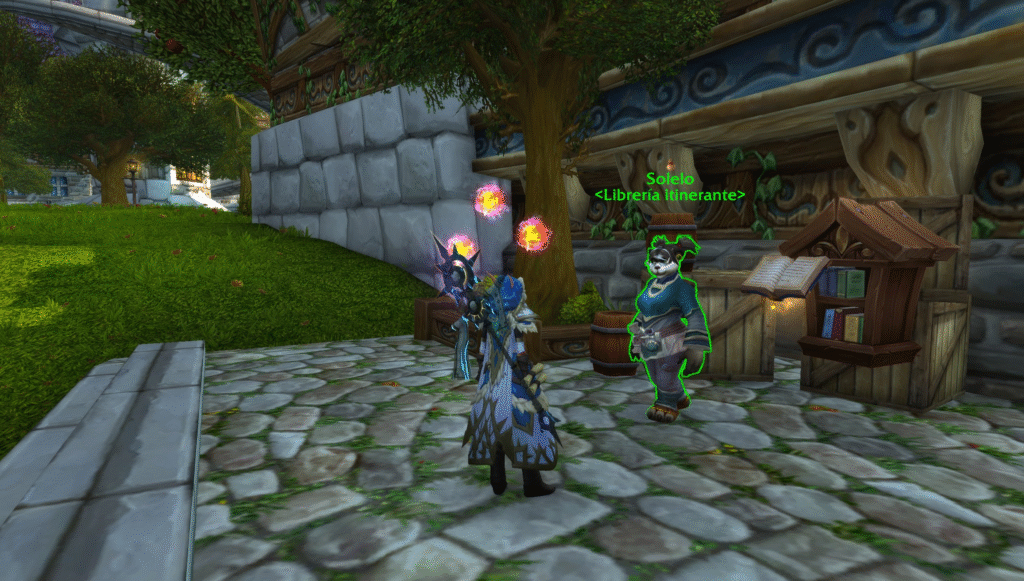This screenshot has width=1024, height=581.
Task: Select the Solelo name label
Action: point(669,178)
